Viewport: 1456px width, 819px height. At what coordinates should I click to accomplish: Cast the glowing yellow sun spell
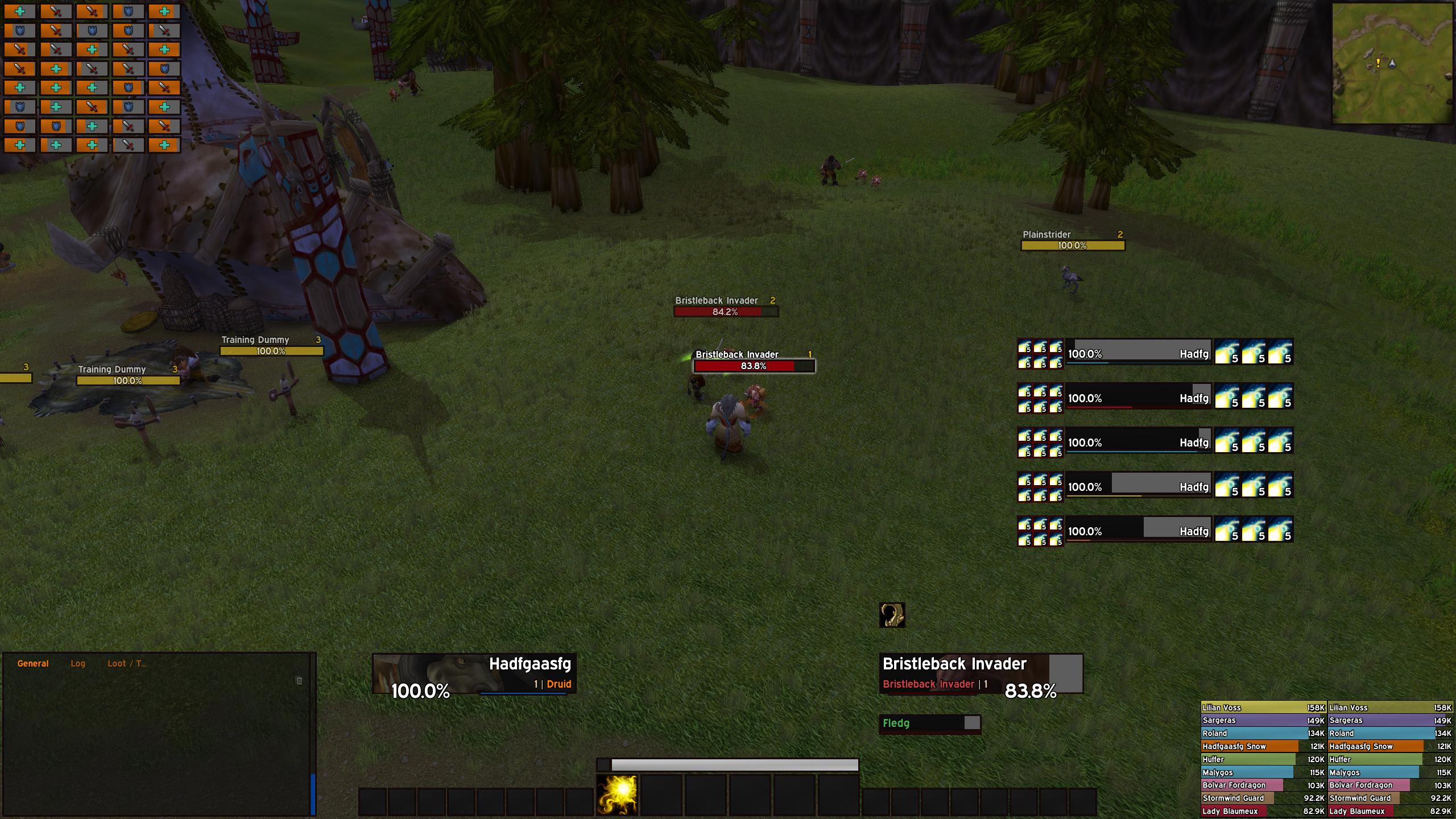617,795
